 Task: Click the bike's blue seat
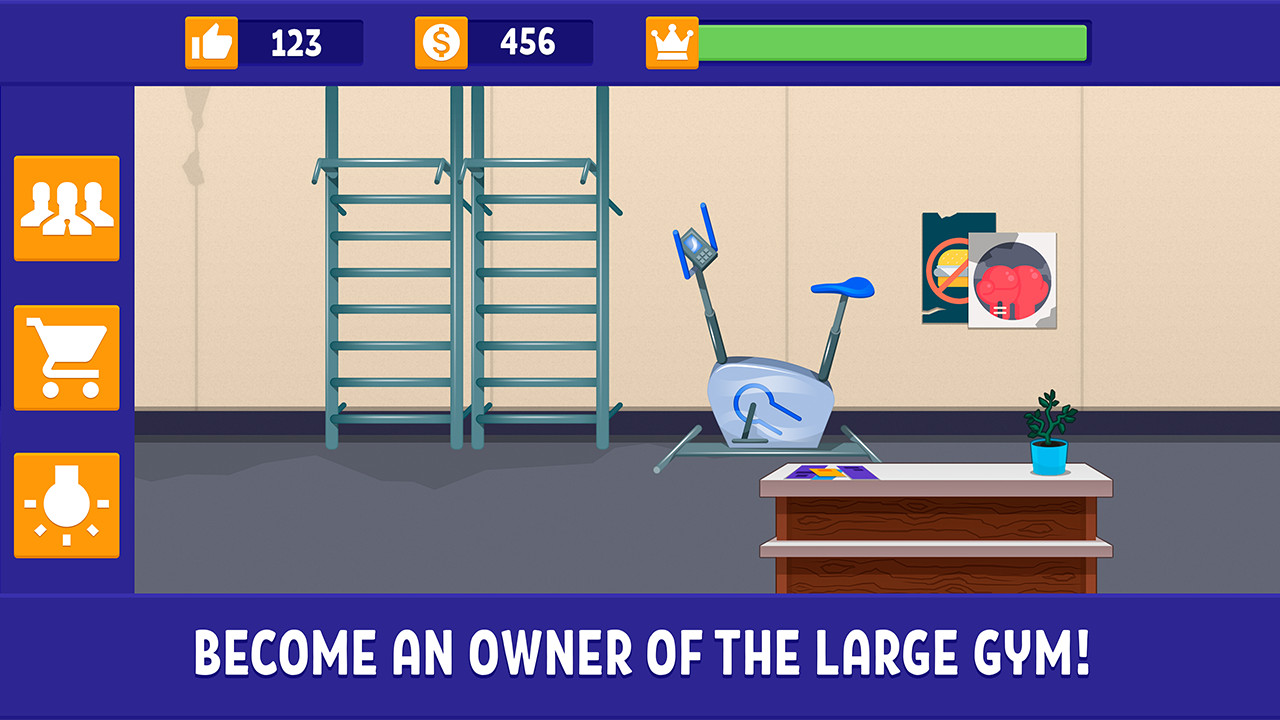[x=840, y=286]
